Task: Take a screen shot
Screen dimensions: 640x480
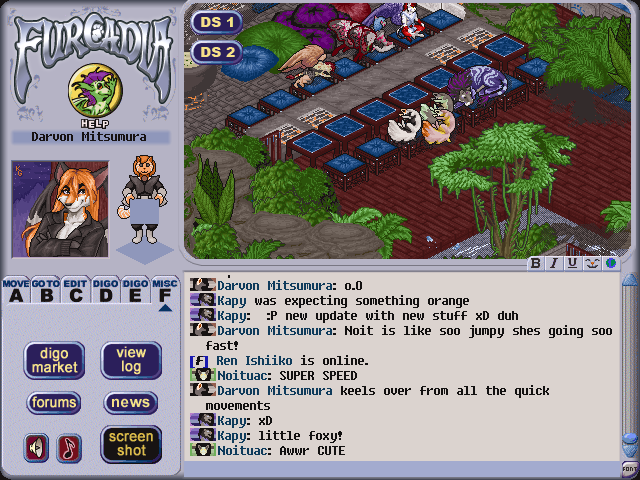Action: [131, 444]
